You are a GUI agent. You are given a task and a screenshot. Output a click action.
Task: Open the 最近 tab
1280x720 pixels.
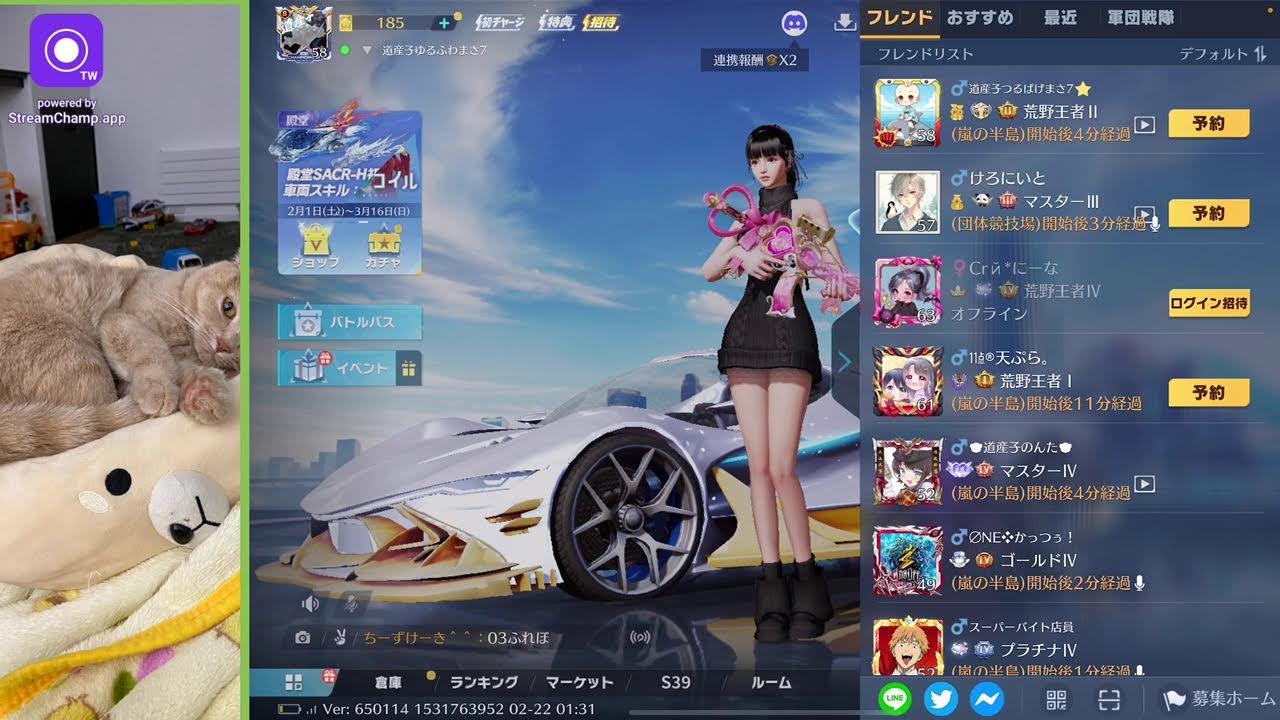pyautogui.click(x=1060, y=18)
